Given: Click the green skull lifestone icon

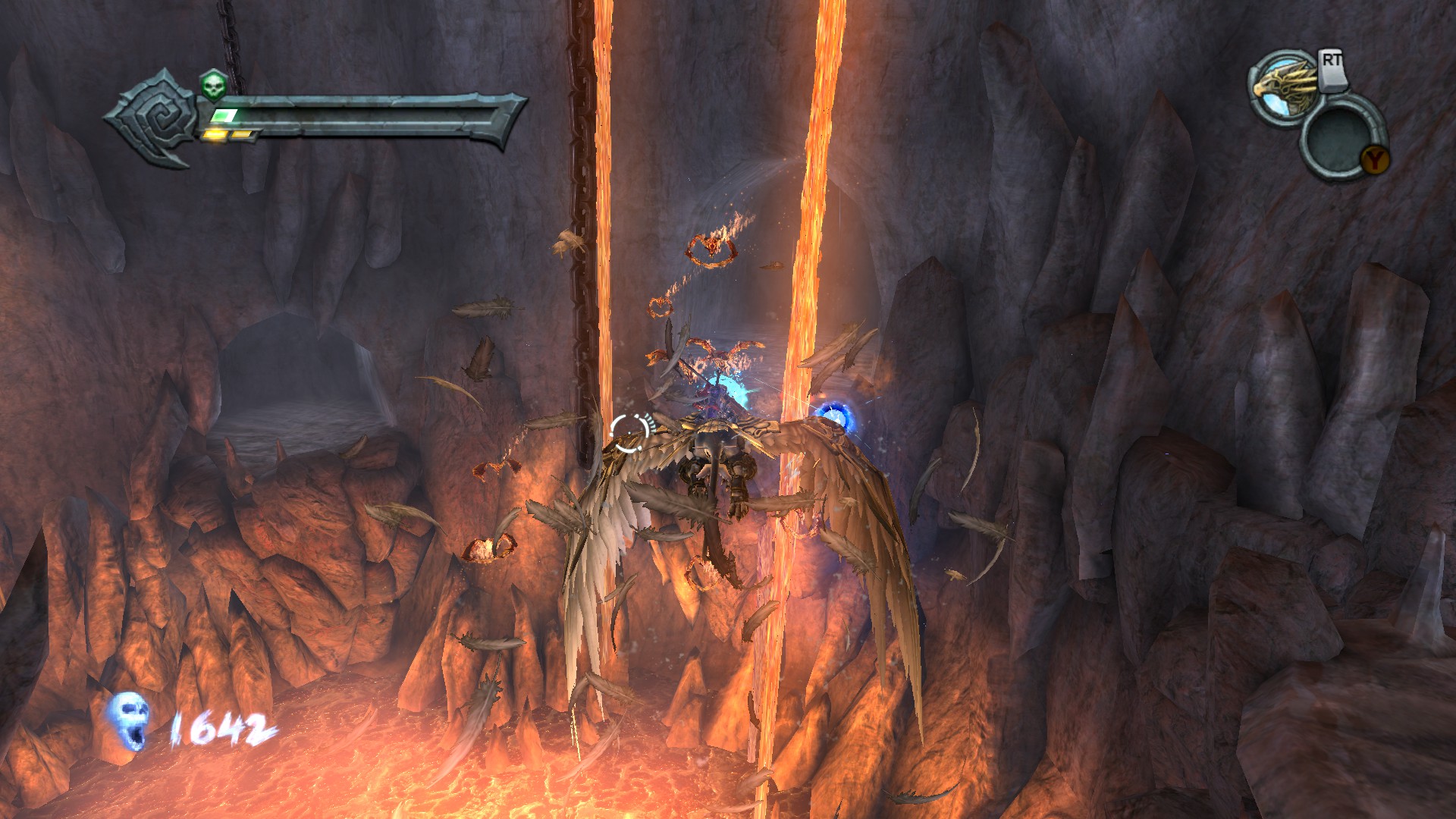Looking at the screenshot, I should (213, 86).
